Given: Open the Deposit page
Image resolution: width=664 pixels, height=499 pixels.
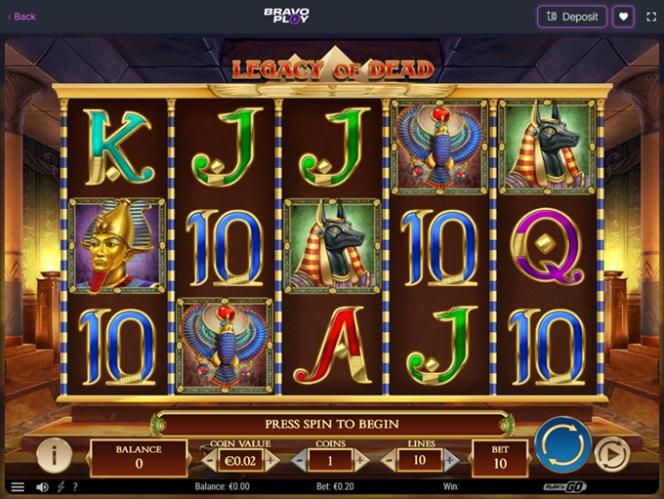Looking at the screenshot, I should [572, 16].
